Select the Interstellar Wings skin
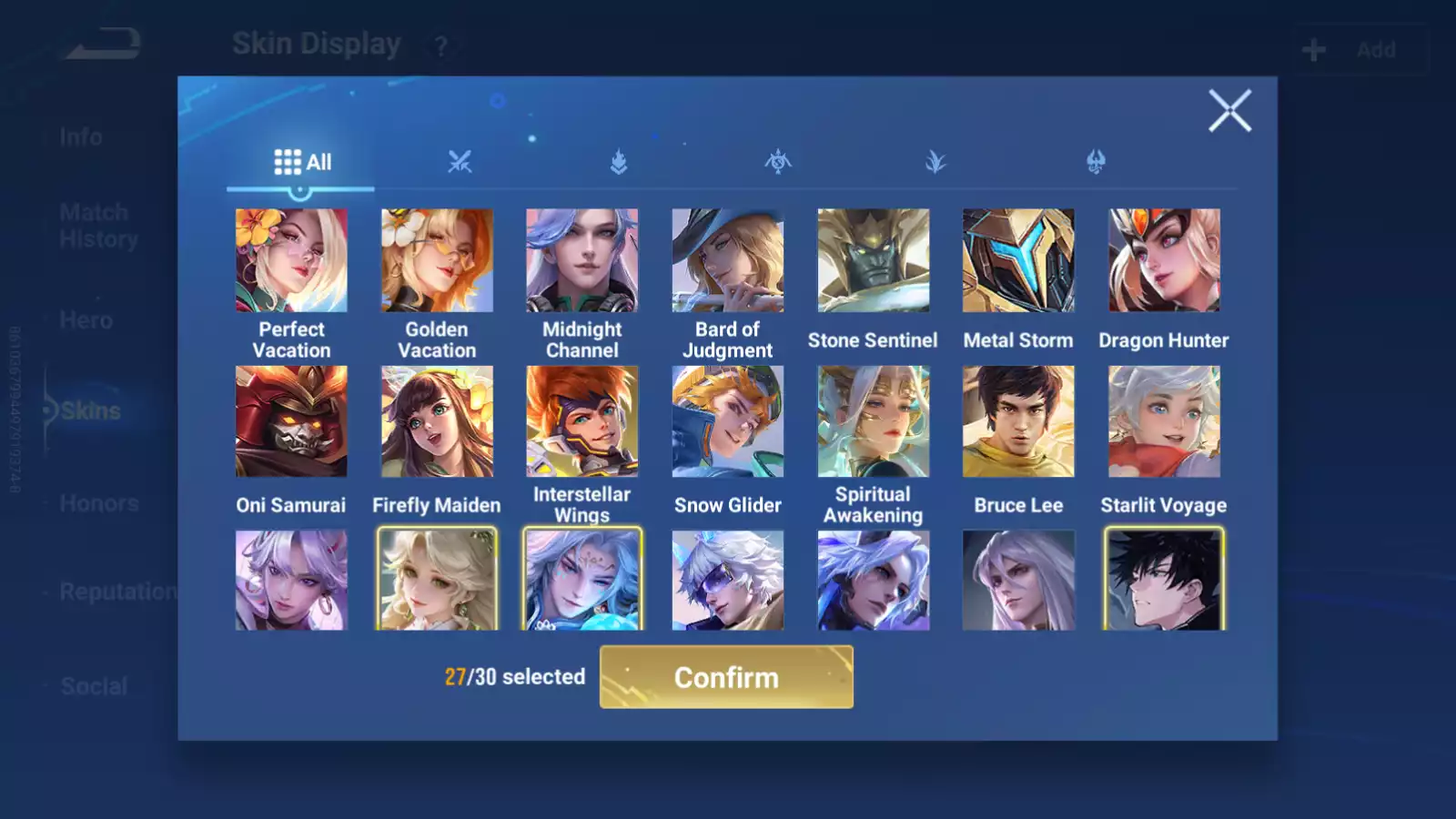1456x819 pixels. click(582, 421)
